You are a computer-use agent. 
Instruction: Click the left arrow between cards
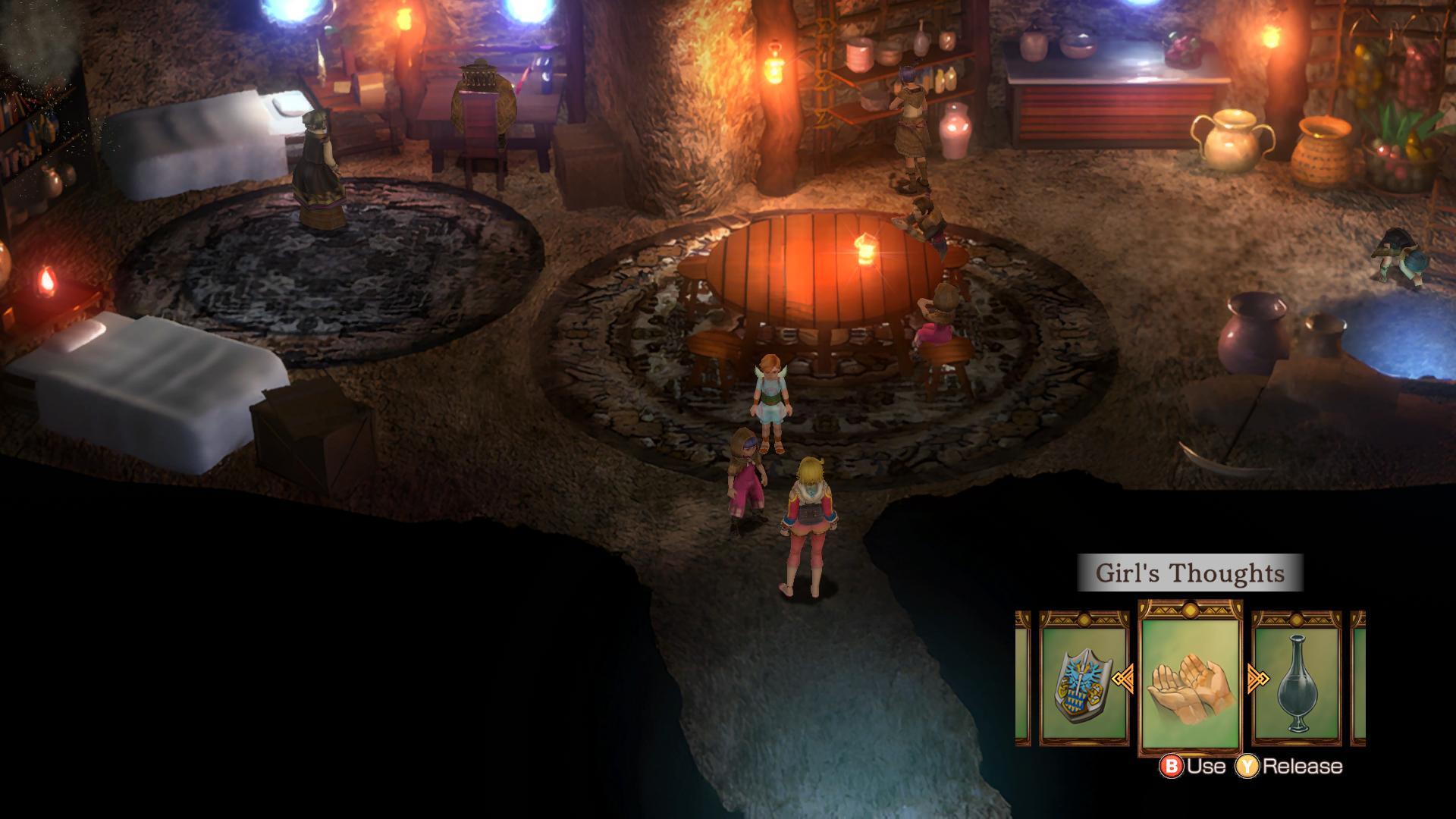1122,676
